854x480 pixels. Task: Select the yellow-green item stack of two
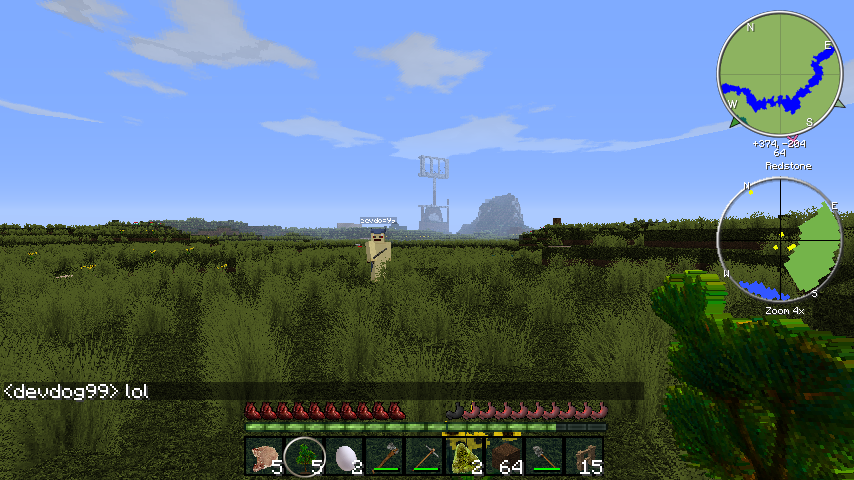point(465,456)
